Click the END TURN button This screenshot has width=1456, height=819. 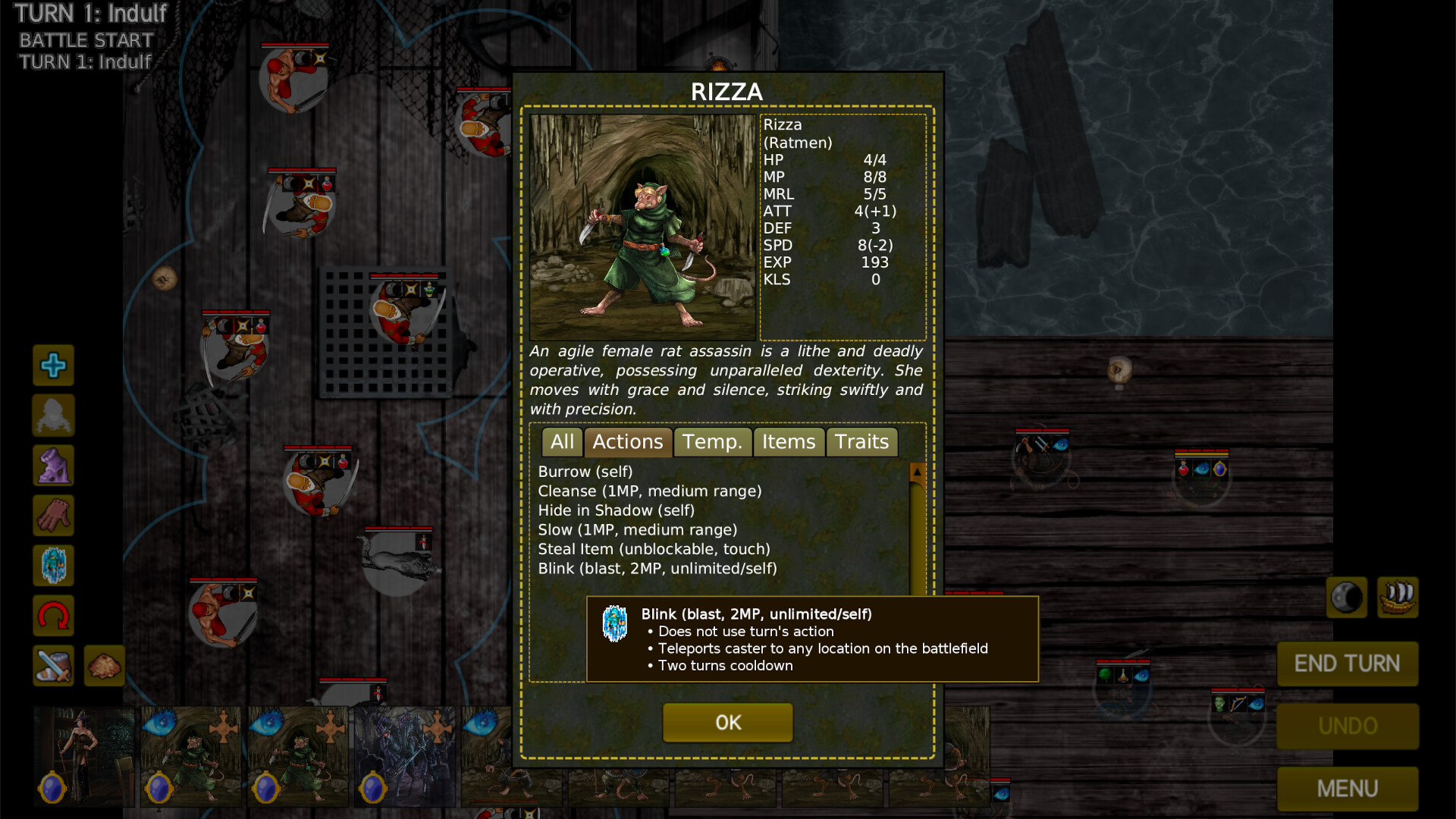tap(1348, 664)
